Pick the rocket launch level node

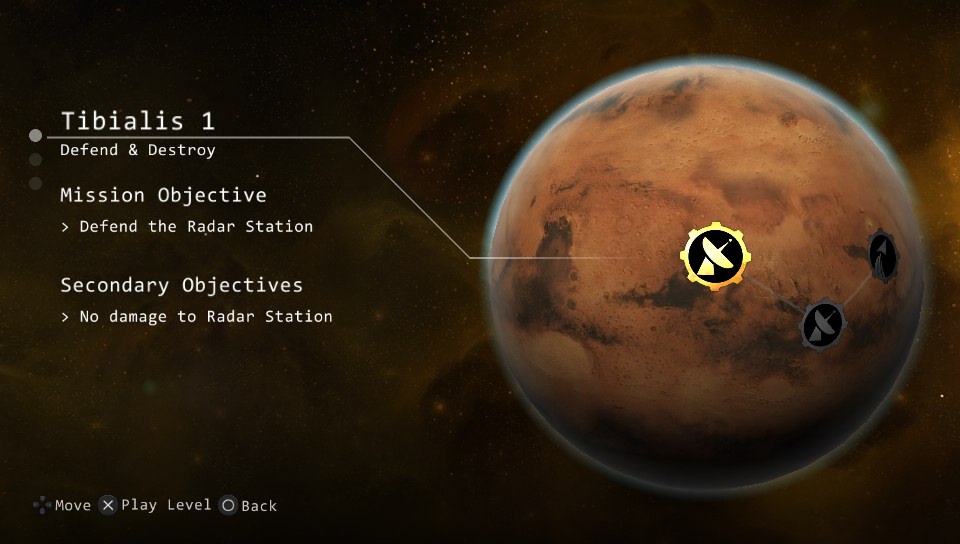point(881,255)
